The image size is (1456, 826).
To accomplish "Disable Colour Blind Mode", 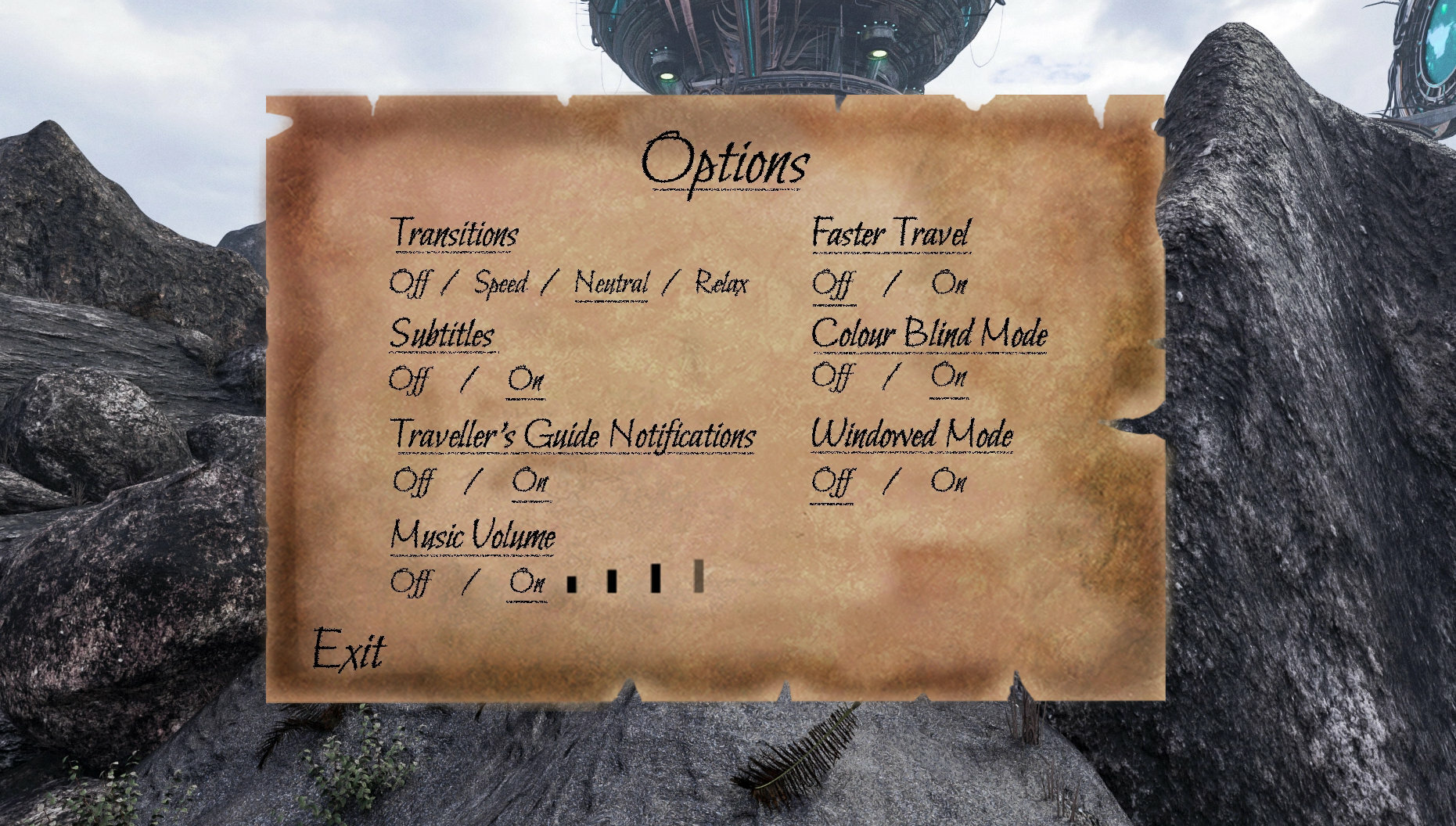I will (x=832, y=377).
